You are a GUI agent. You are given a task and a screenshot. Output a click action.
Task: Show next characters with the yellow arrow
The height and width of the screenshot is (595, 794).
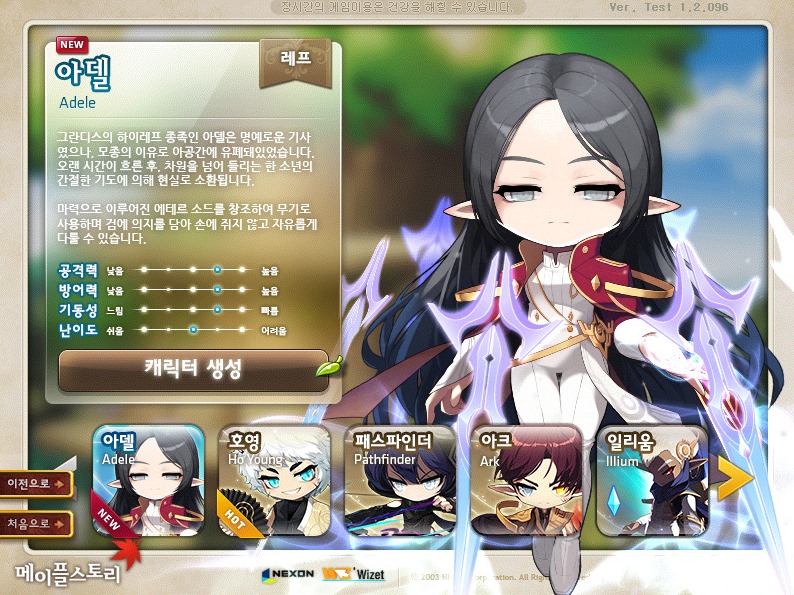coord(735,480)
